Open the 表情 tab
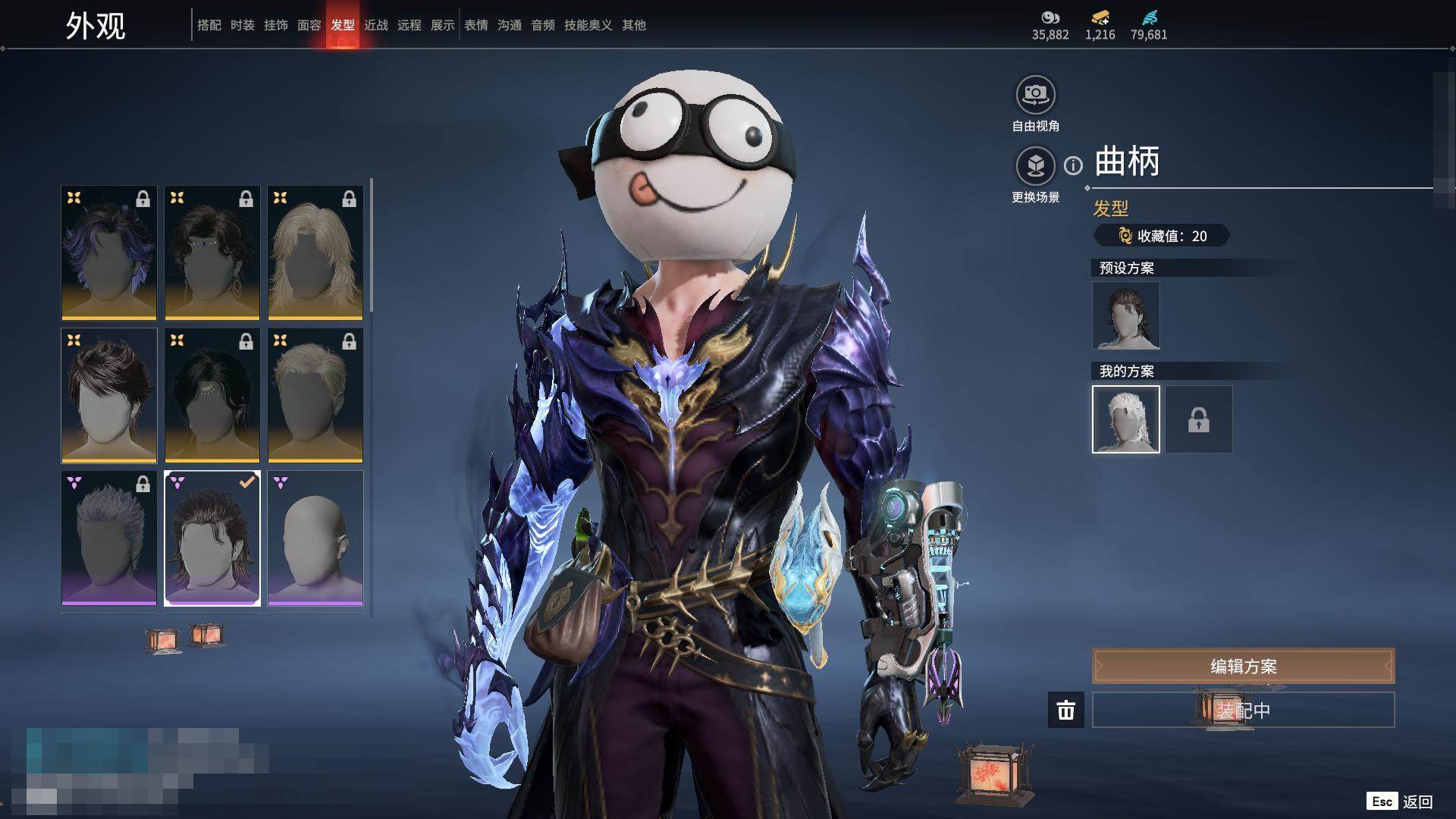 coord(475,25)
